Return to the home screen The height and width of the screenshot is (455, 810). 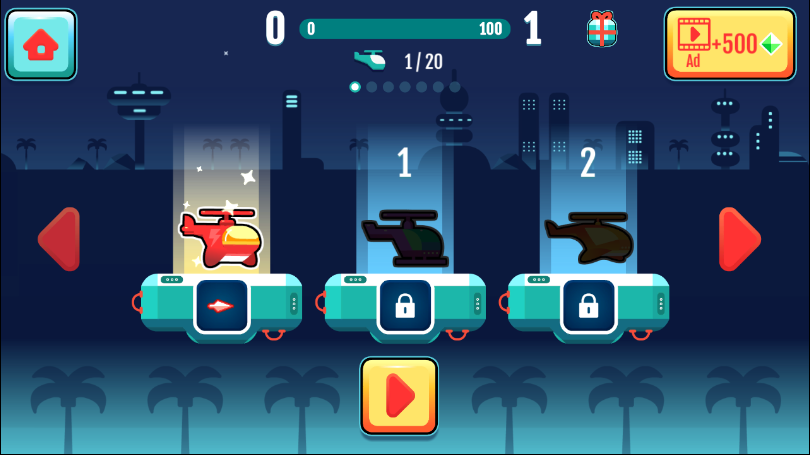pyautogui.click(x=41, y=44)
